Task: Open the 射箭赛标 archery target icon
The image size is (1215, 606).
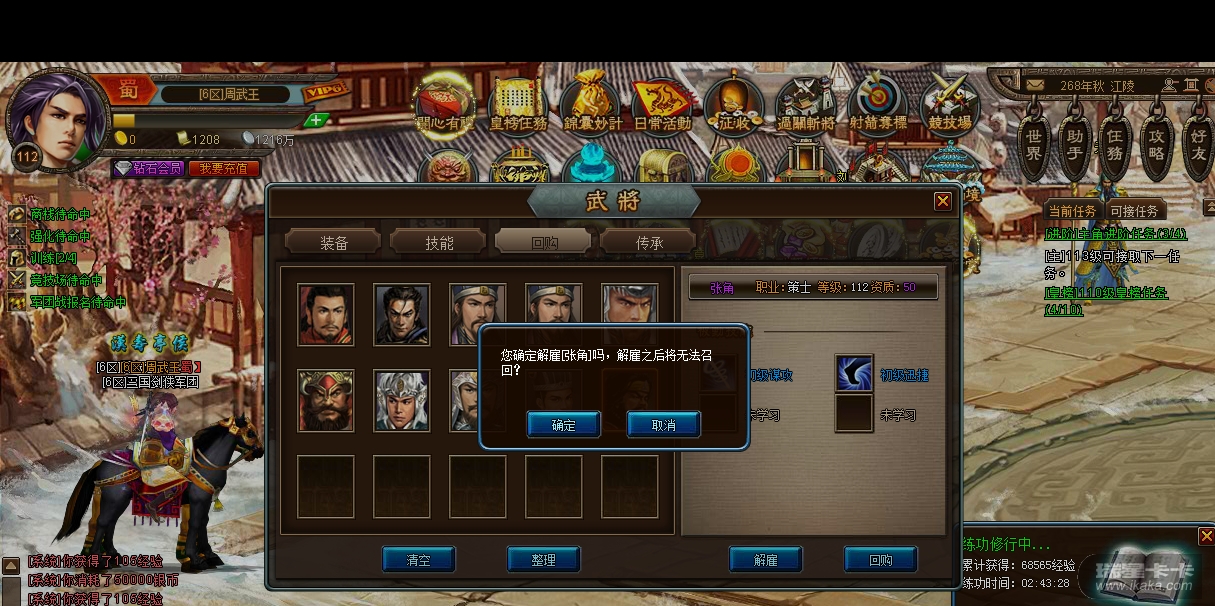Action: pyautogui.click(x=877, y=105)
